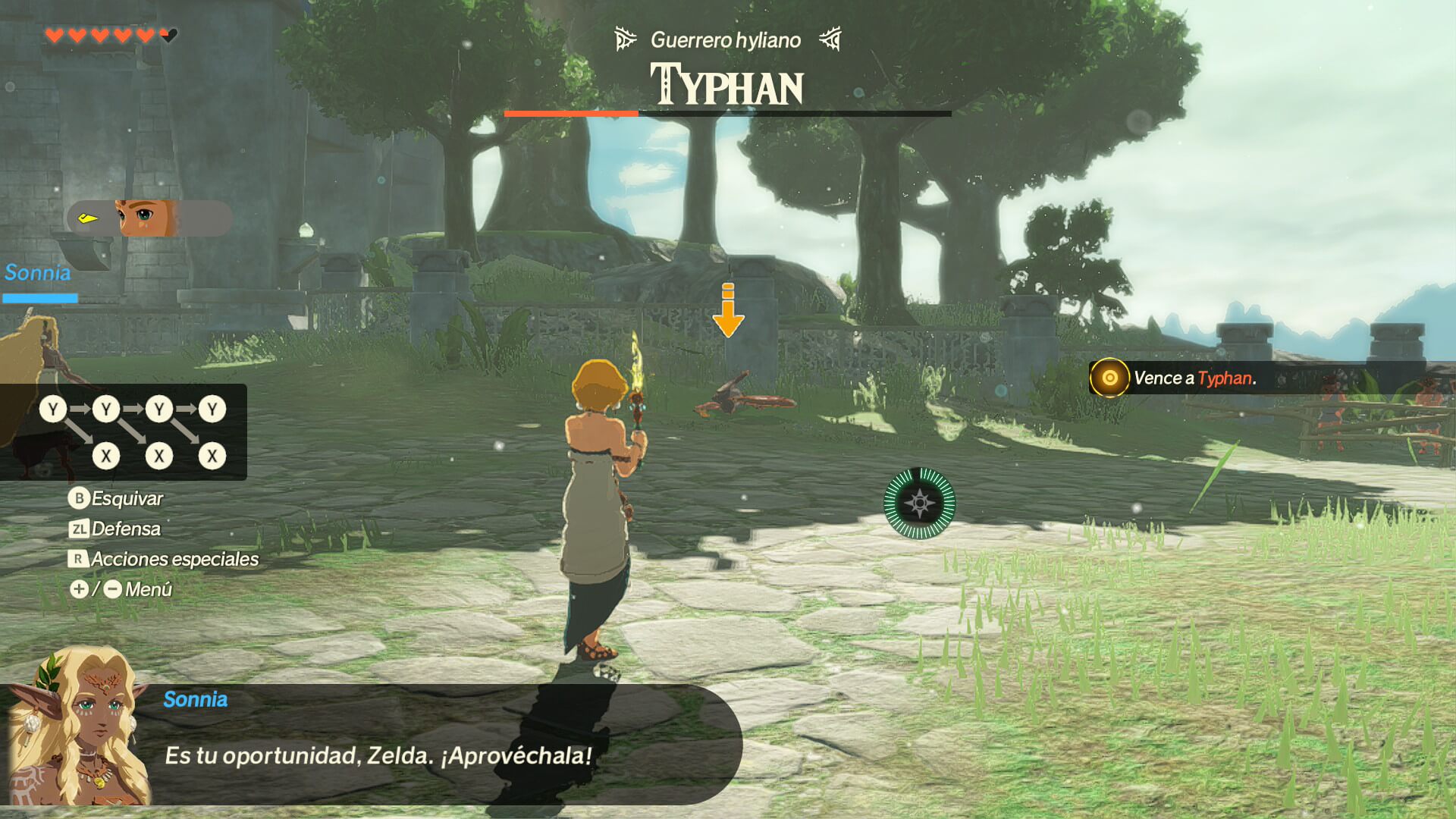Select the orange target arrow marker
This screenshot has height=819, width=1456.
pos(728,310)
